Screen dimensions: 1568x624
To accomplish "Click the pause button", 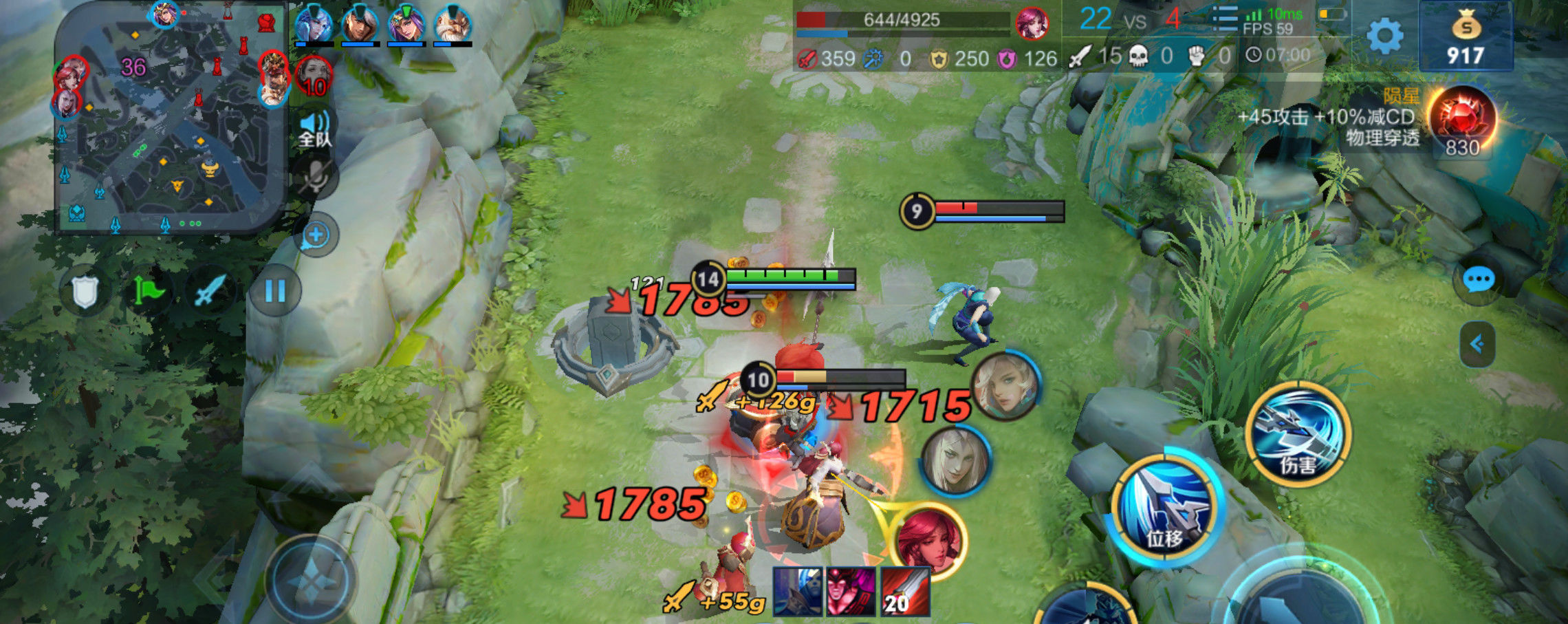I will tap(275, 292).
